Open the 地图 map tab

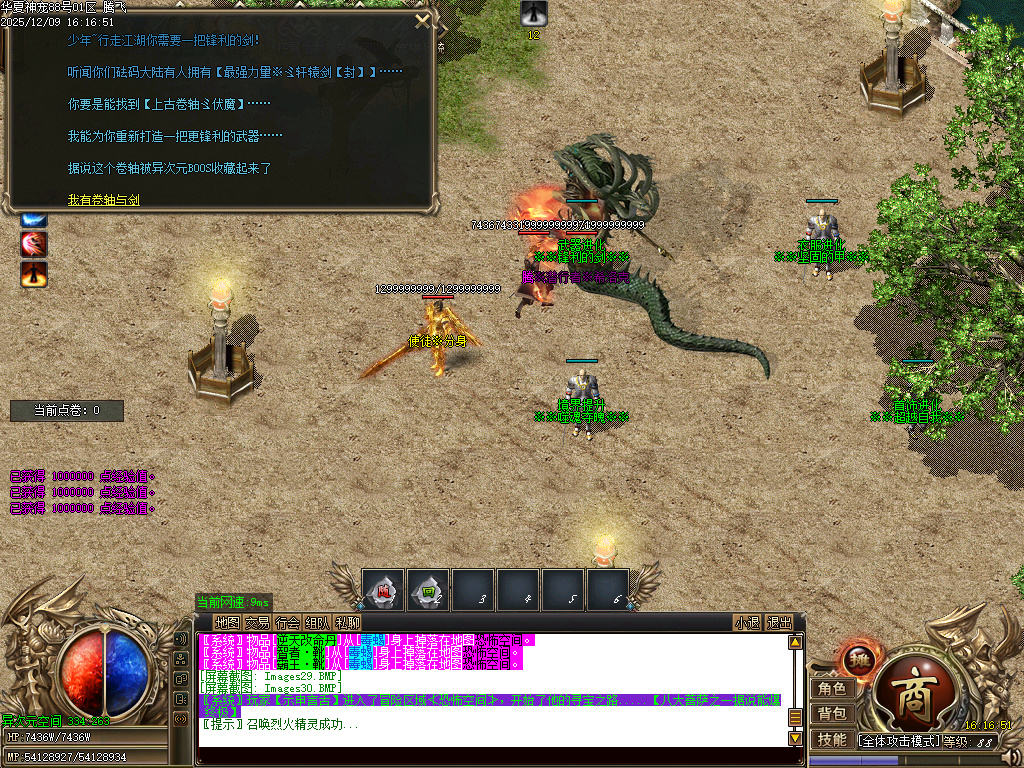(x=227, y=622)
